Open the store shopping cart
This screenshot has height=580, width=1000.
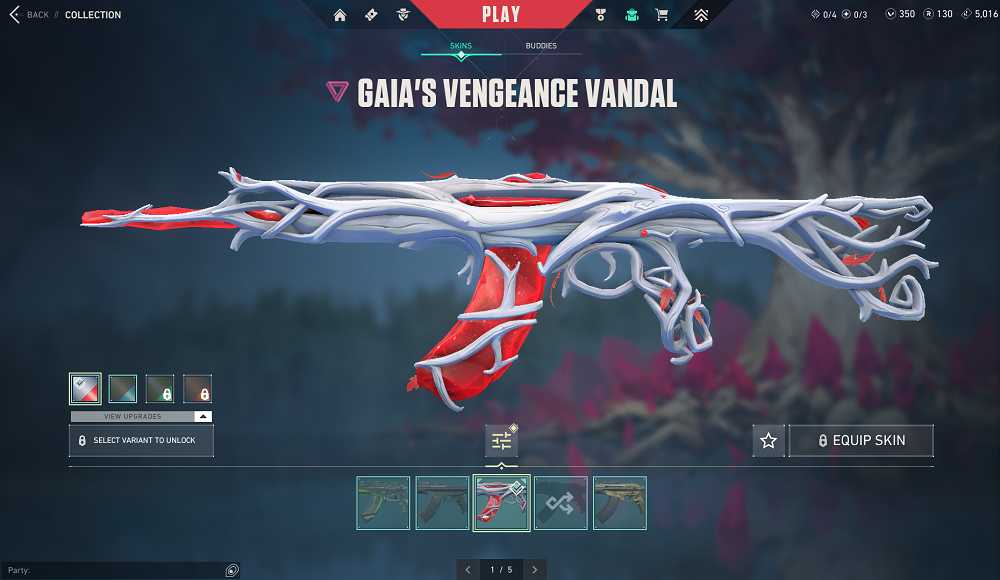(x=661, y=15)
